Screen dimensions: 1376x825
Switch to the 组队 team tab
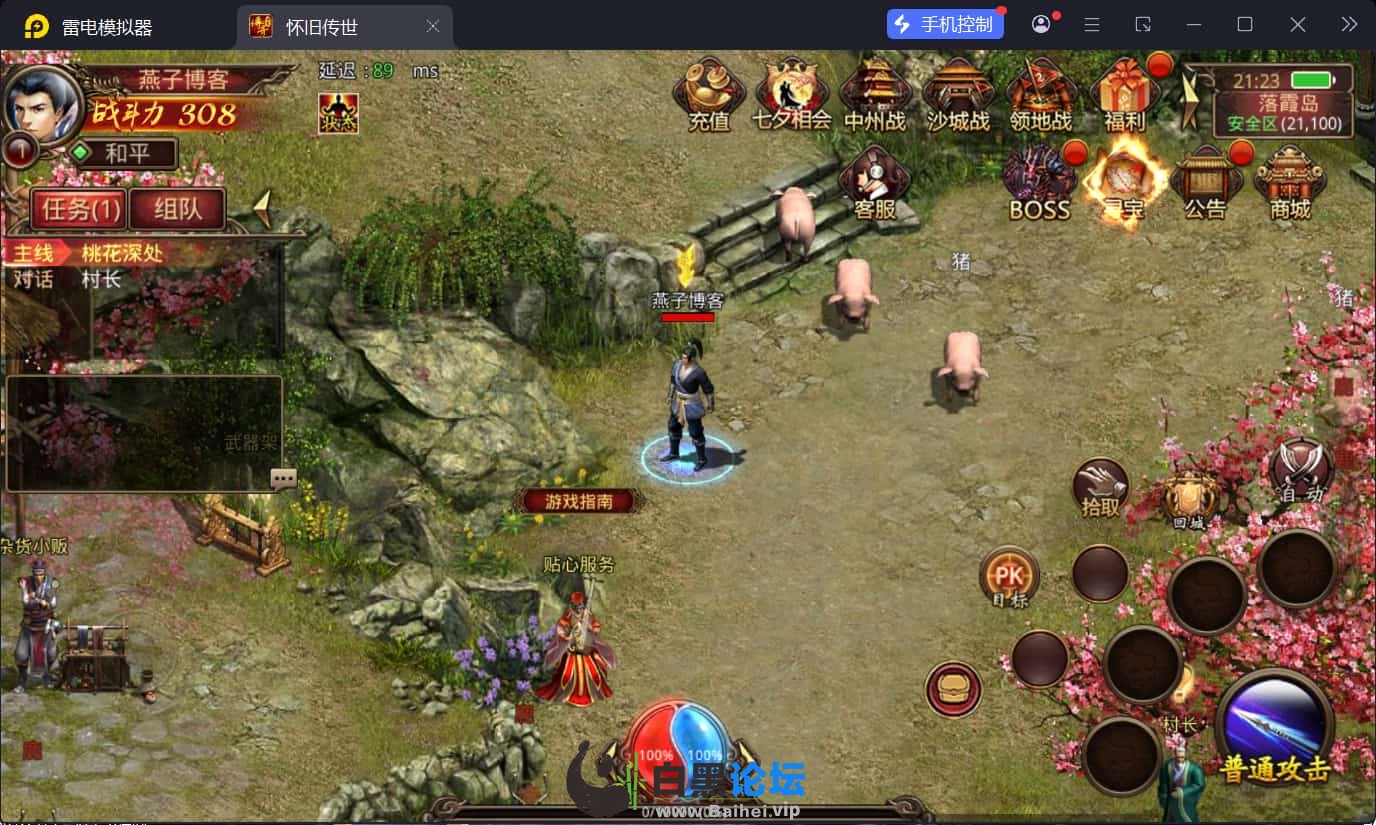(176, 210)
